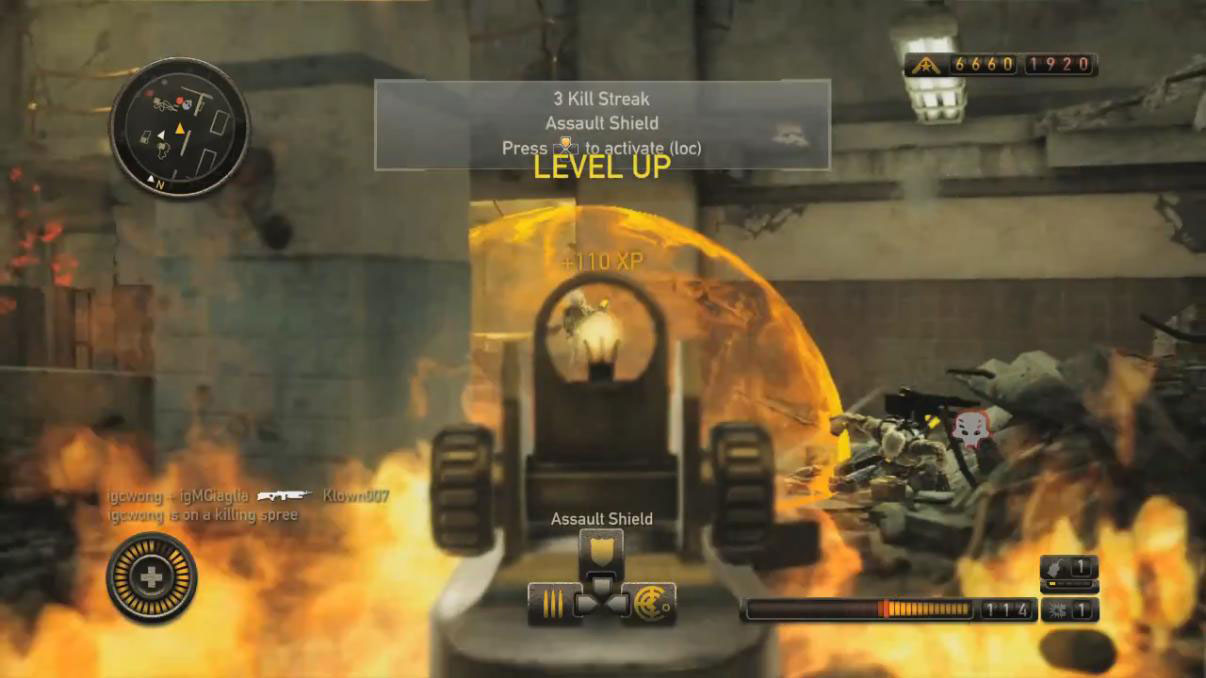
Task: Click the red skull enemy marker
Action: tap(968, 428)
